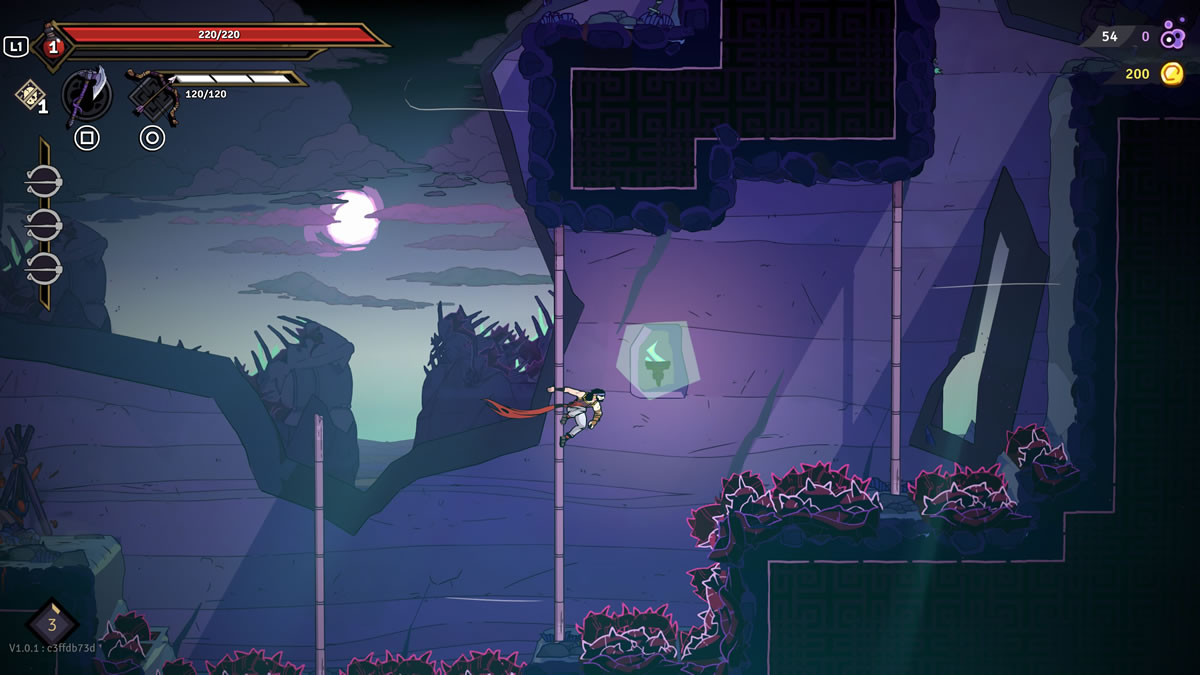Use the red healing potion flask
This screenshot has width=1200, height=675.
(51, 46)
